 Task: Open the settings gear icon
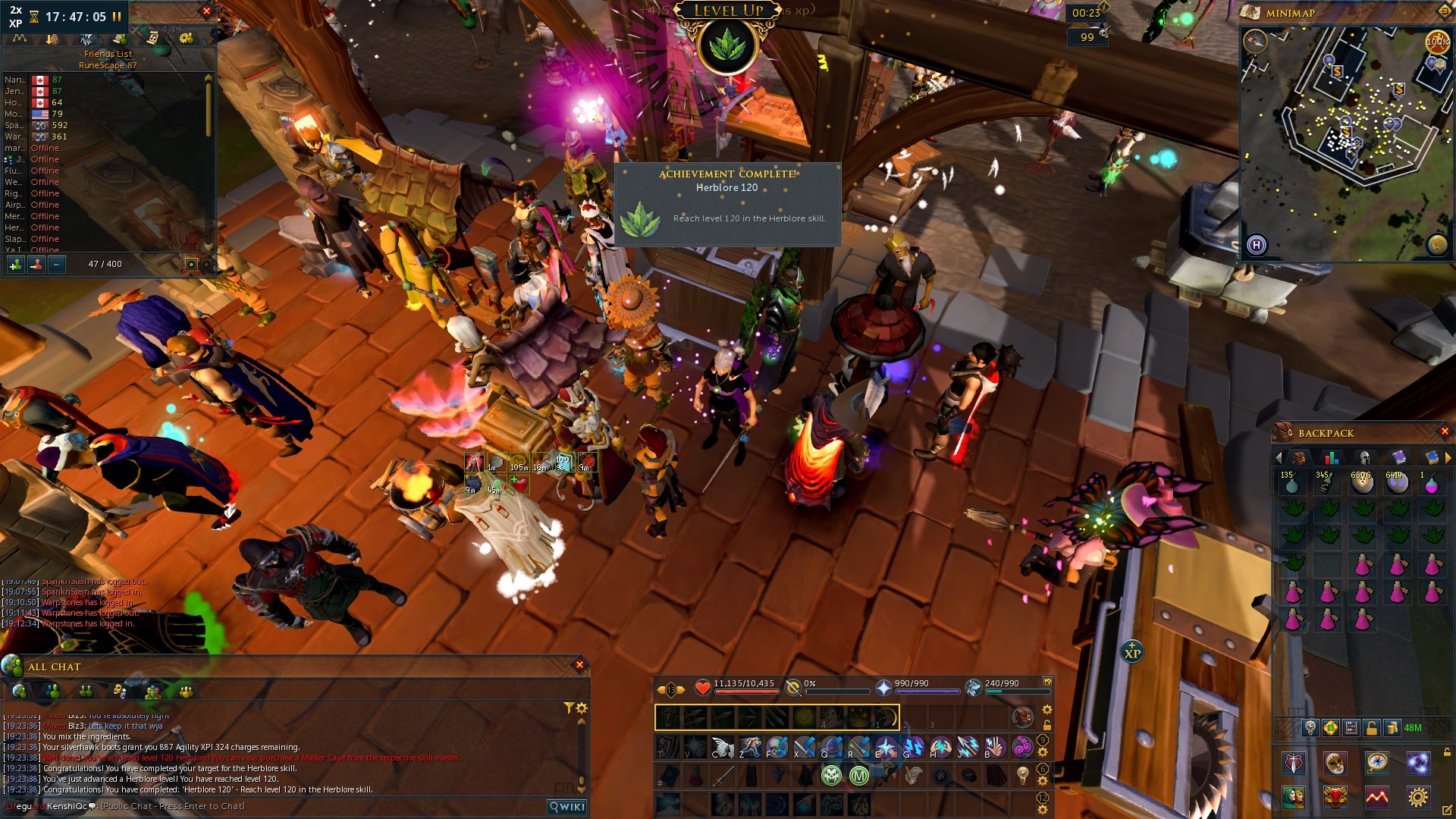pos(1417,796)
